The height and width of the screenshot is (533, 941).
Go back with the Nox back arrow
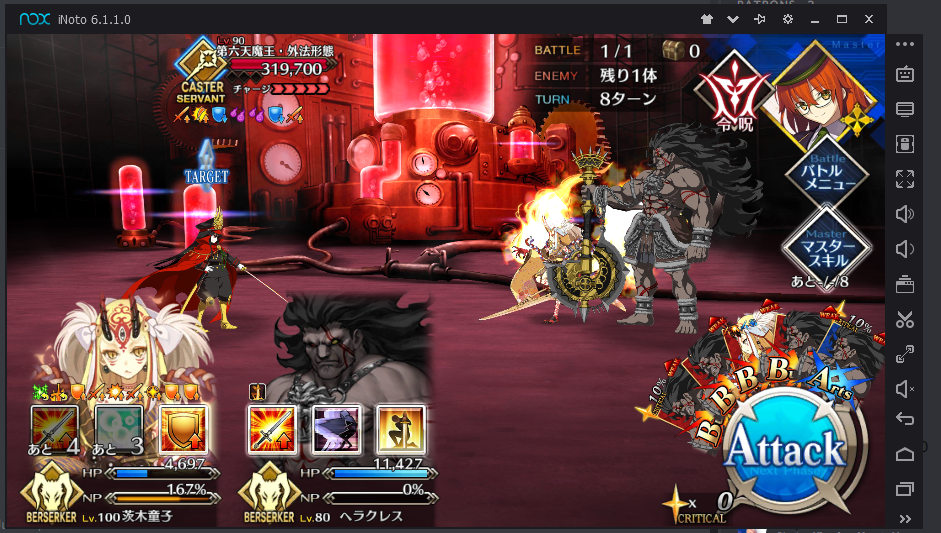(905, 419)
